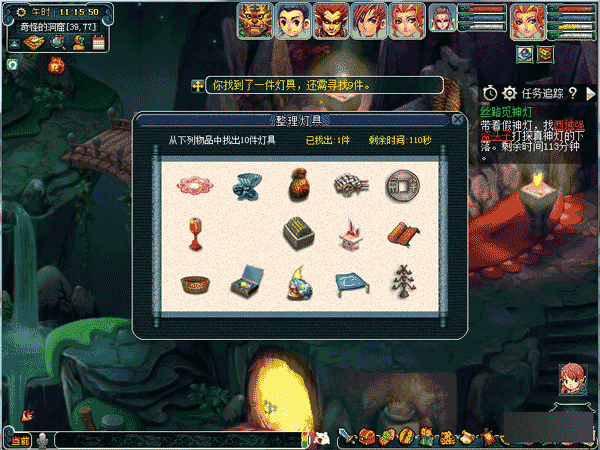This screenshot has height=450, width=600.
Task: Choose the brown tied pouch item
Action: 296,183
